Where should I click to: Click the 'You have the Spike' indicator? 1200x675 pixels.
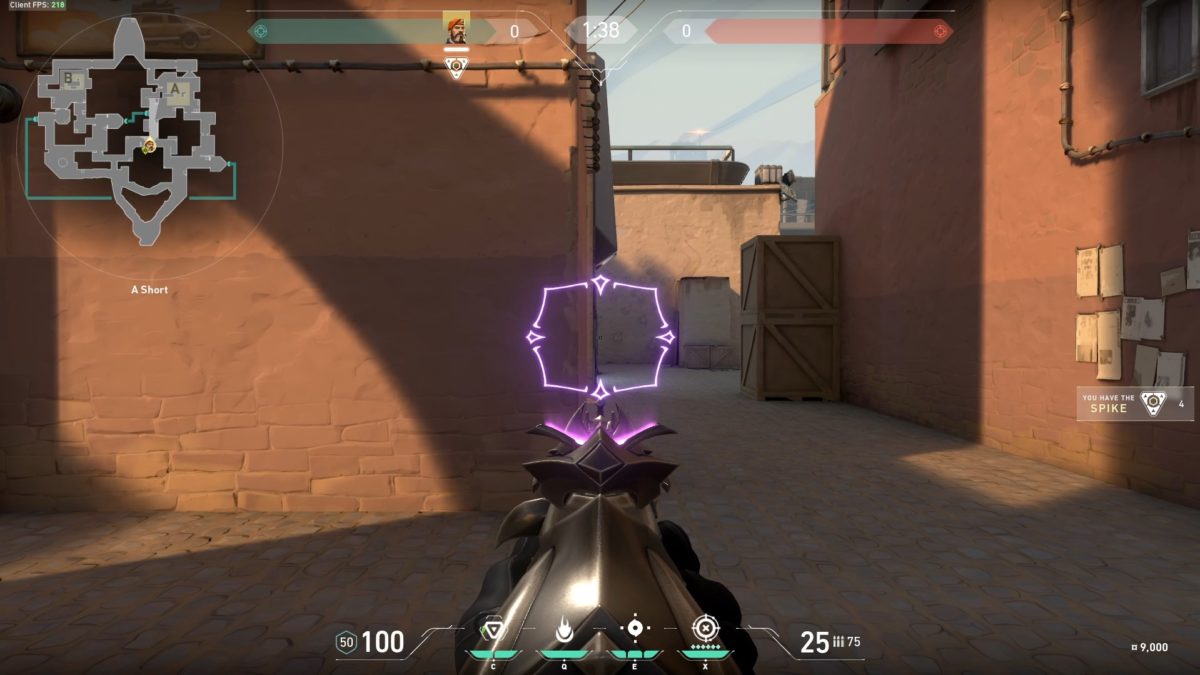1135,403
